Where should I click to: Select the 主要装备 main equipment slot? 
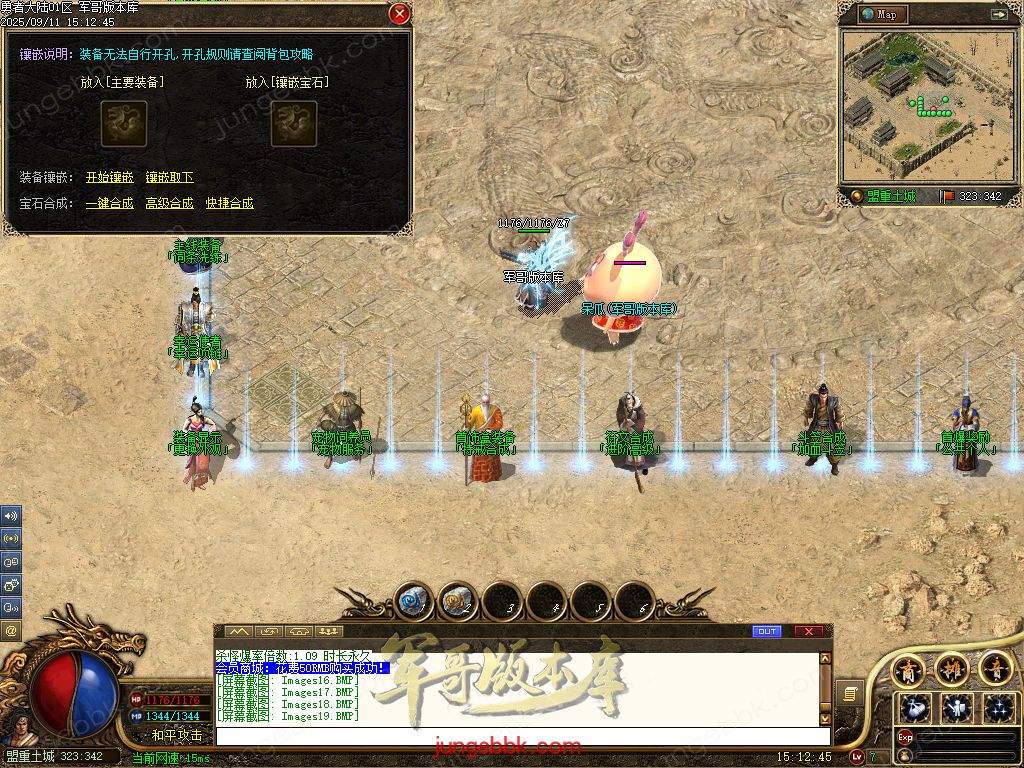tap(124, 123)
